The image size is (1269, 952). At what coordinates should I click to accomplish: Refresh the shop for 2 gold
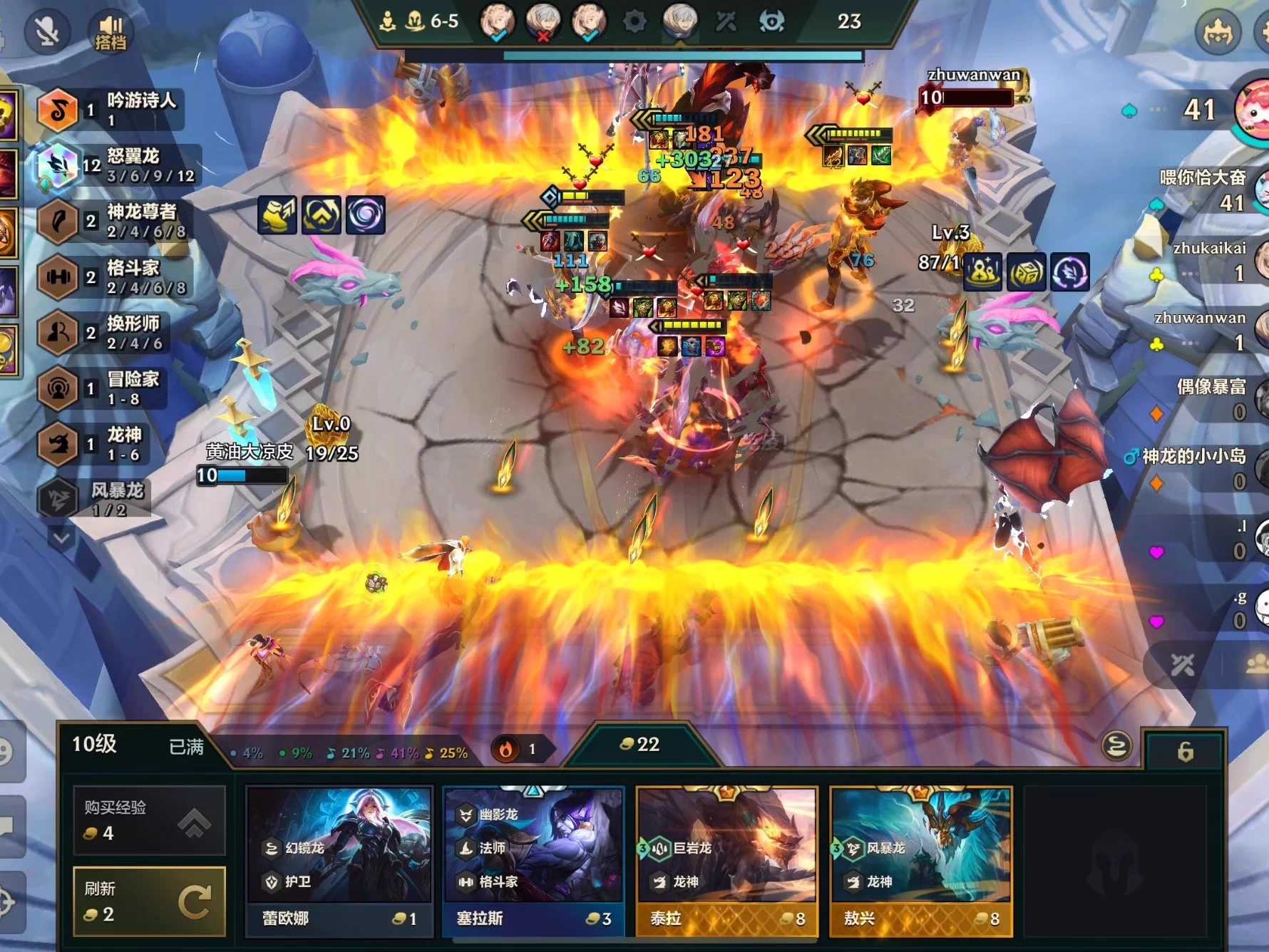(x=149, y=901)
